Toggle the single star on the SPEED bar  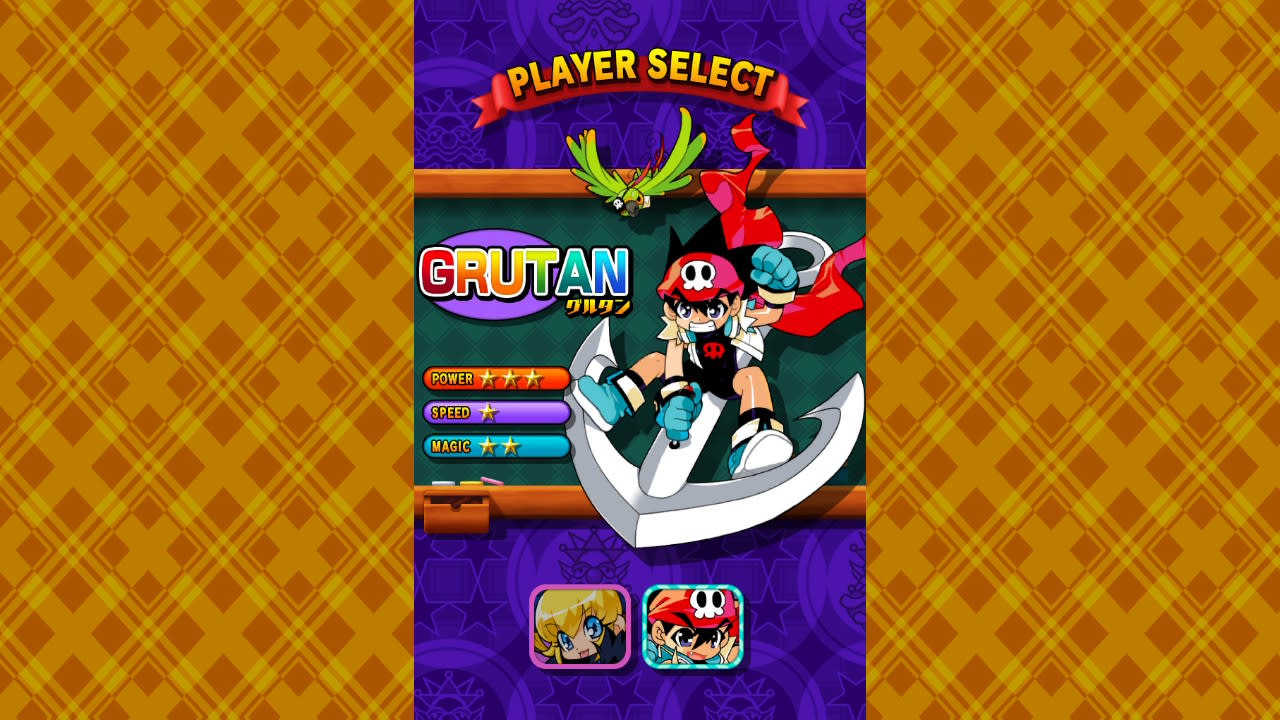click(x=489, y=413)
